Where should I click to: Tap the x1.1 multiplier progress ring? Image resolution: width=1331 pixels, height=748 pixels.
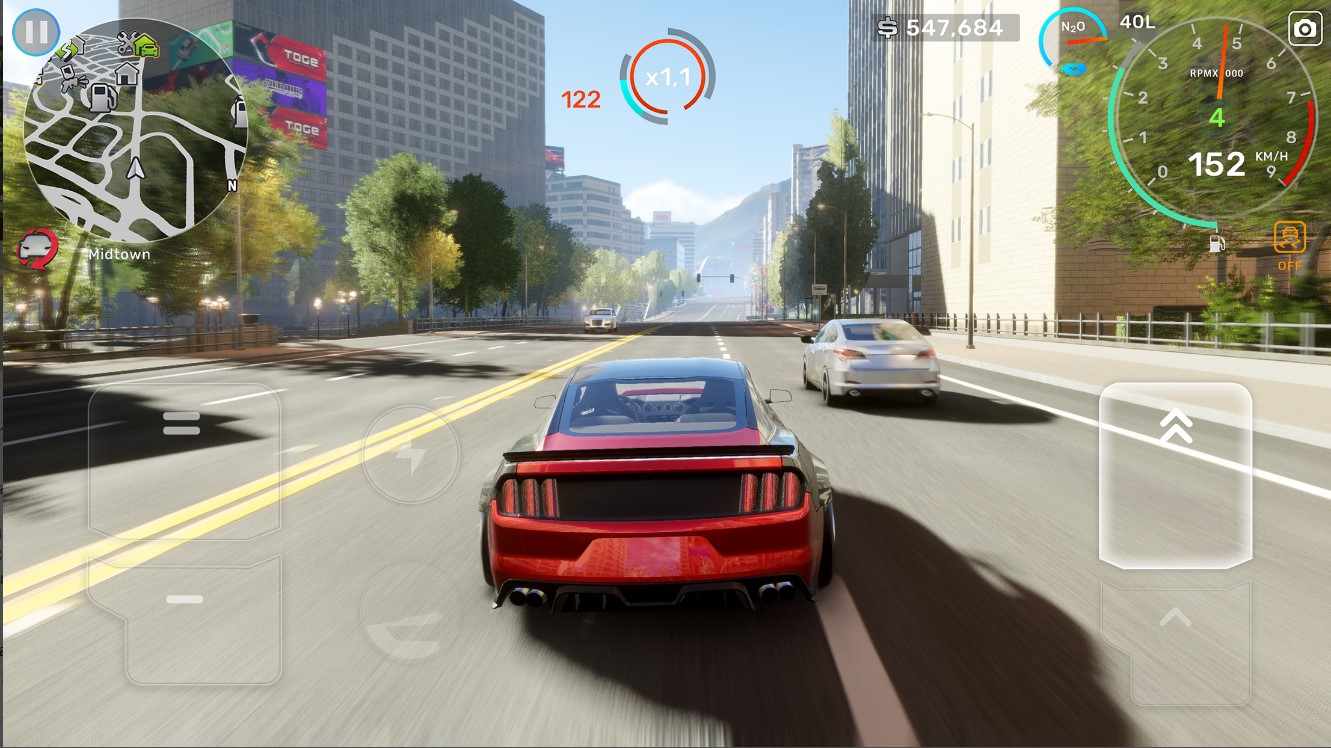pyautogui.click(x=665, y=75)
